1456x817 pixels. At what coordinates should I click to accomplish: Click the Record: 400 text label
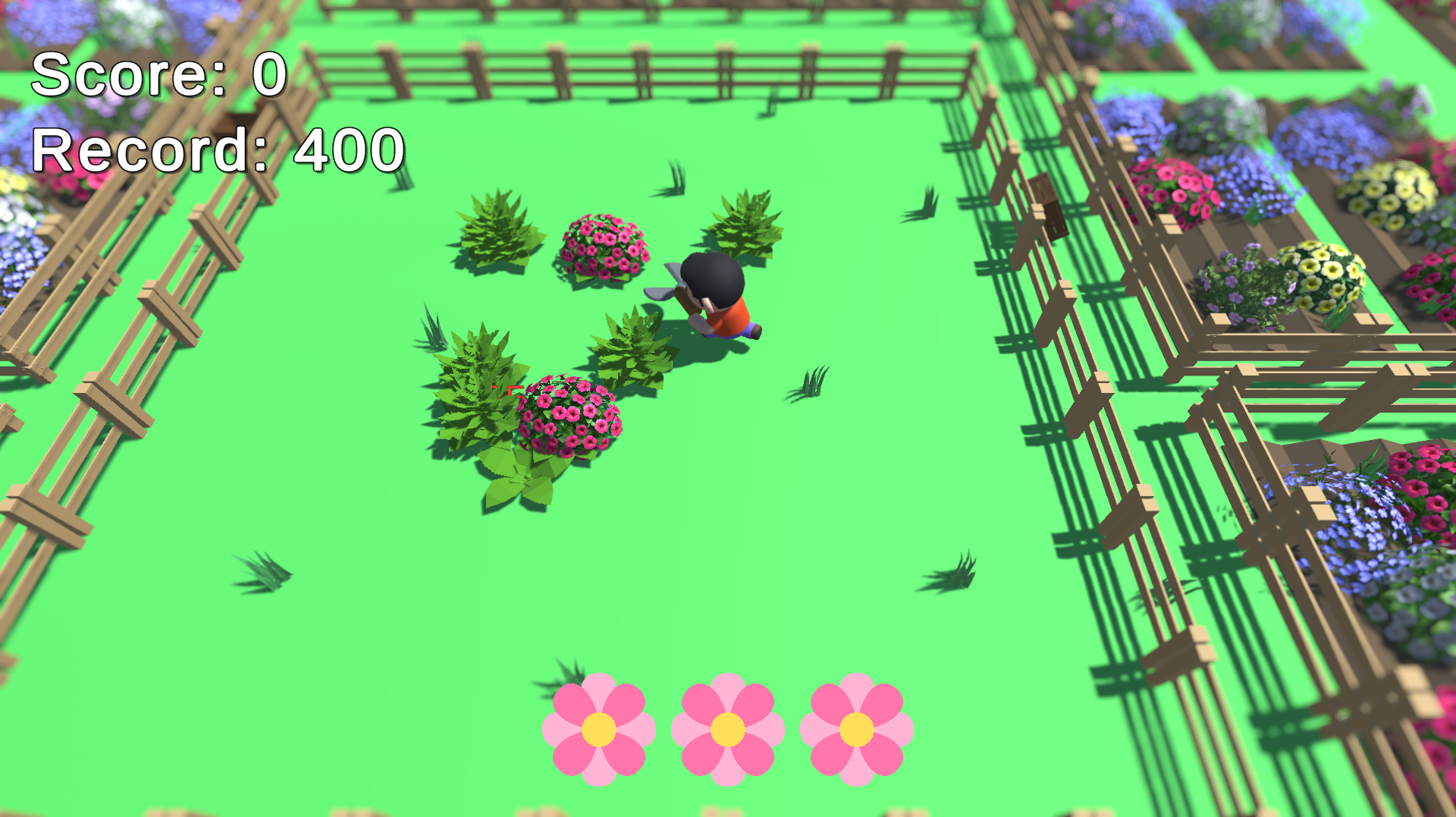215,151
